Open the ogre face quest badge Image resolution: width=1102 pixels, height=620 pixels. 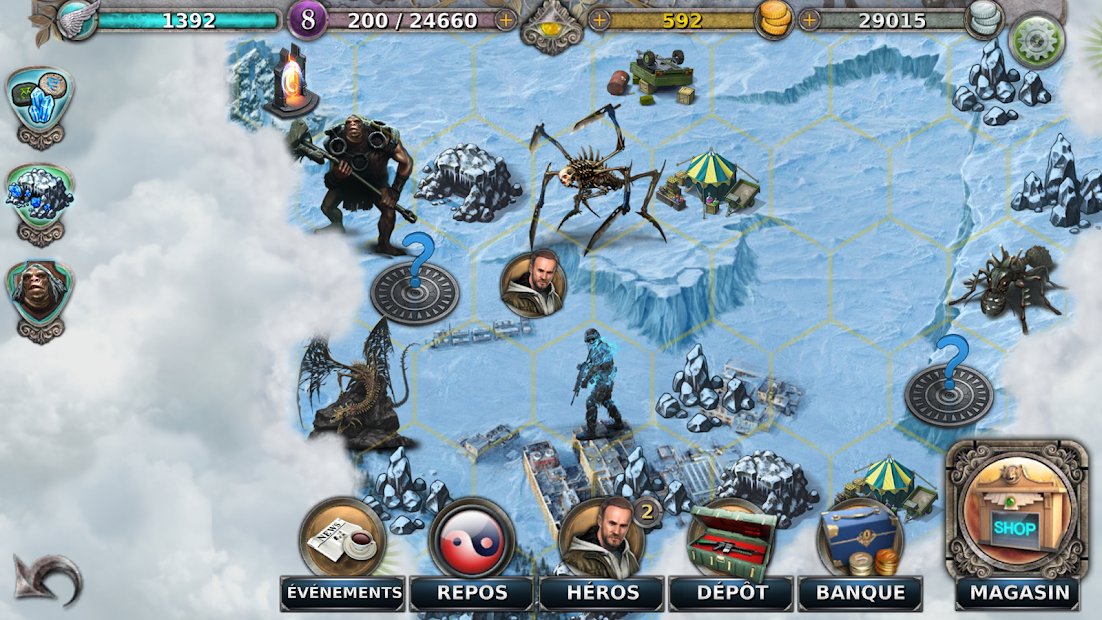click(40, 294)
